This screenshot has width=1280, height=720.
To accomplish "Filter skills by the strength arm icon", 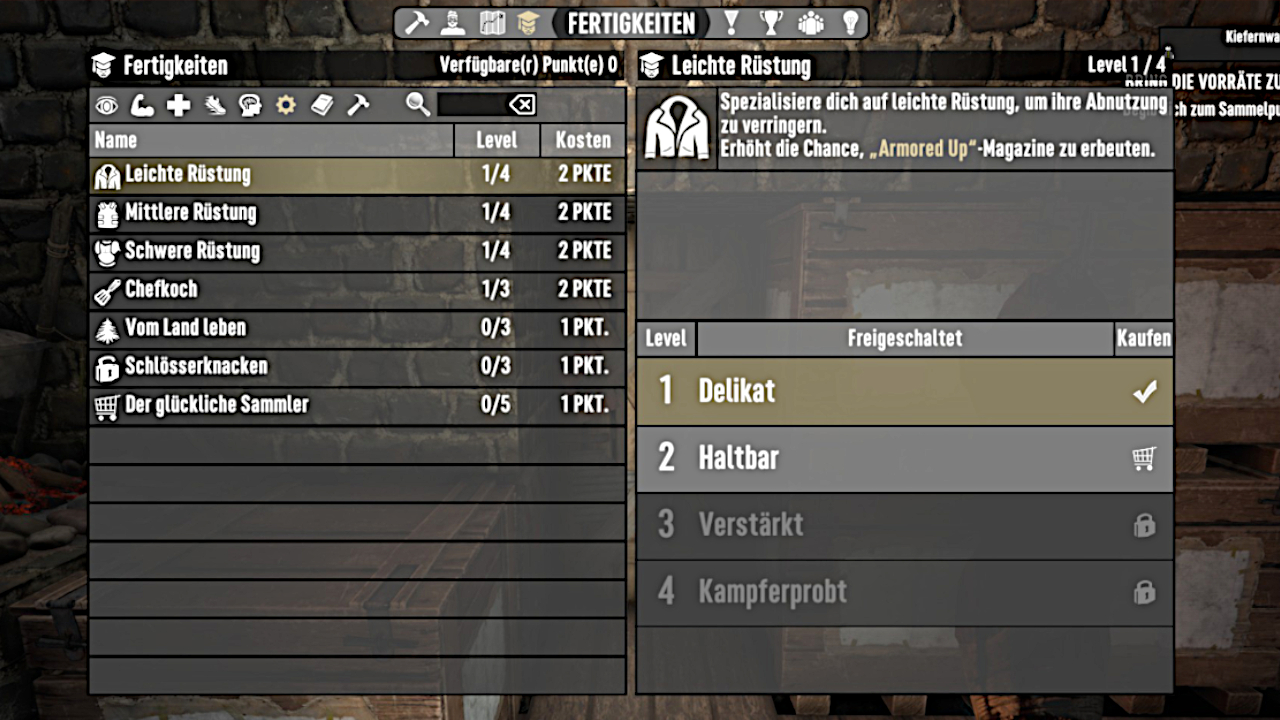I will pos(143,105).
